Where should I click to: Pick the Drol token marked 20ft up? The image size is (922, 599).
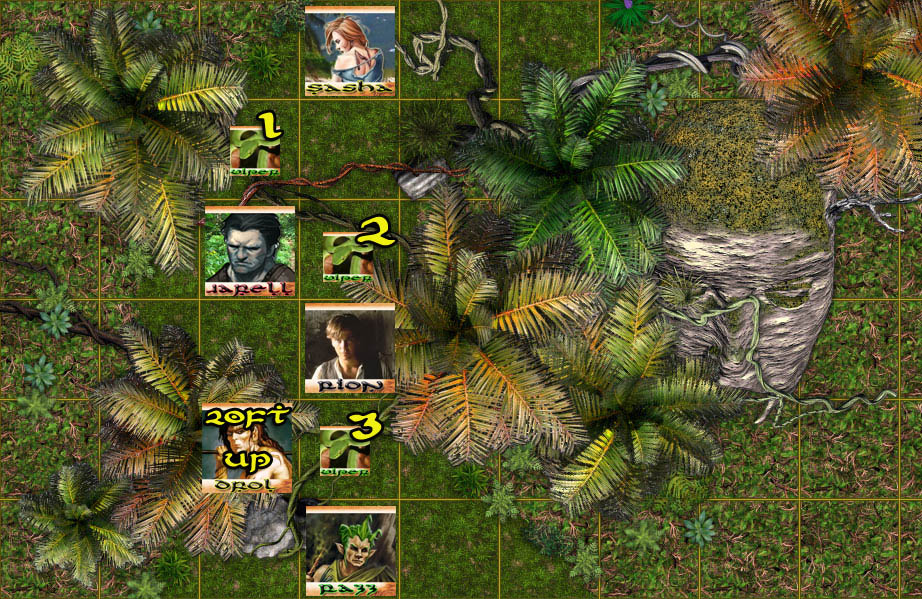pos(246,449)
